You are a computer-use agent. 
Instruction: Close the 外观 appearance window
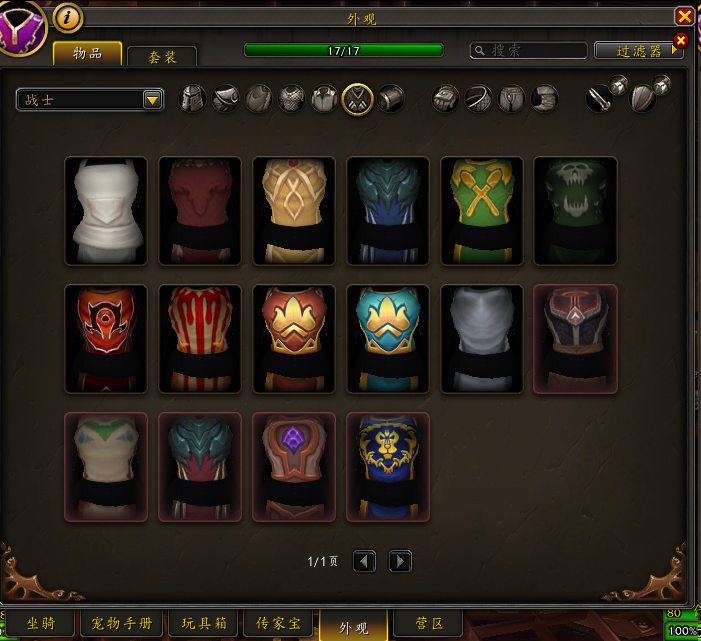pos(684,16)
